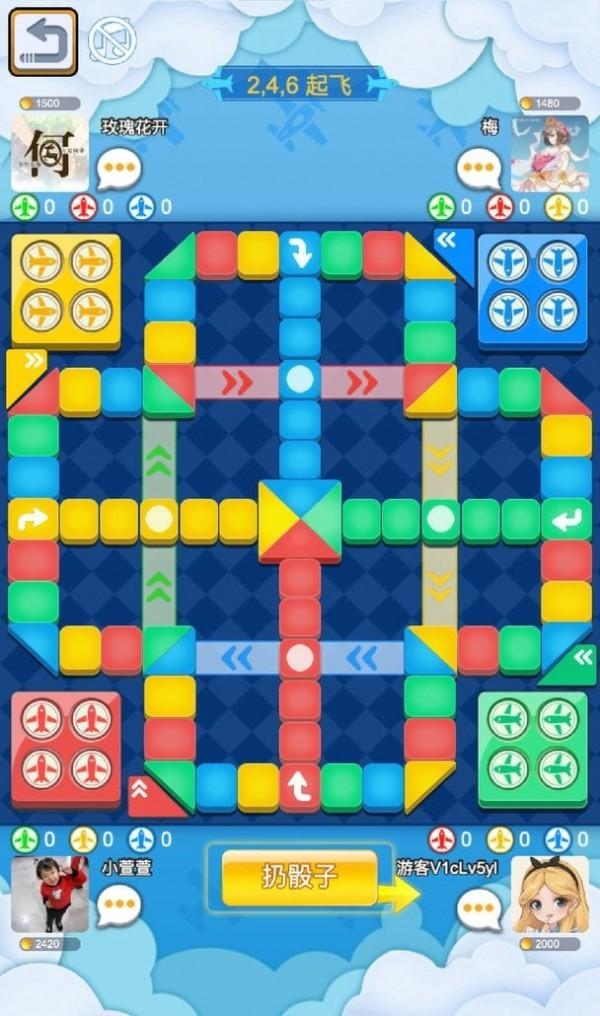
Task: Select the red plane hangar
Action: coord(66,748)
